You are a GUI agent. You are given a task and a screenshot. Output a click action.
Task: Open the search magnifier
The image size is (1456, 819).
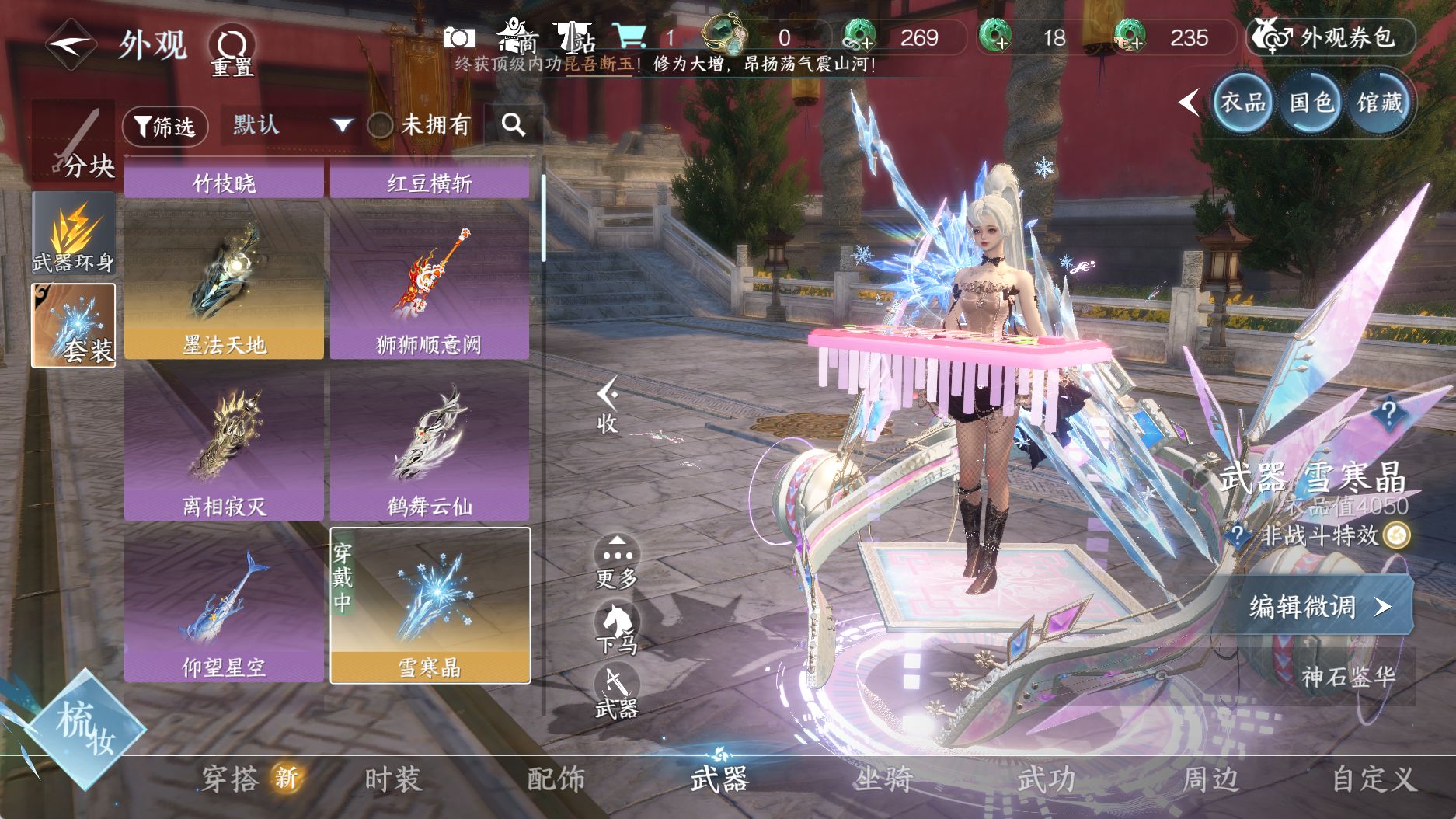(x=513, y=124)
